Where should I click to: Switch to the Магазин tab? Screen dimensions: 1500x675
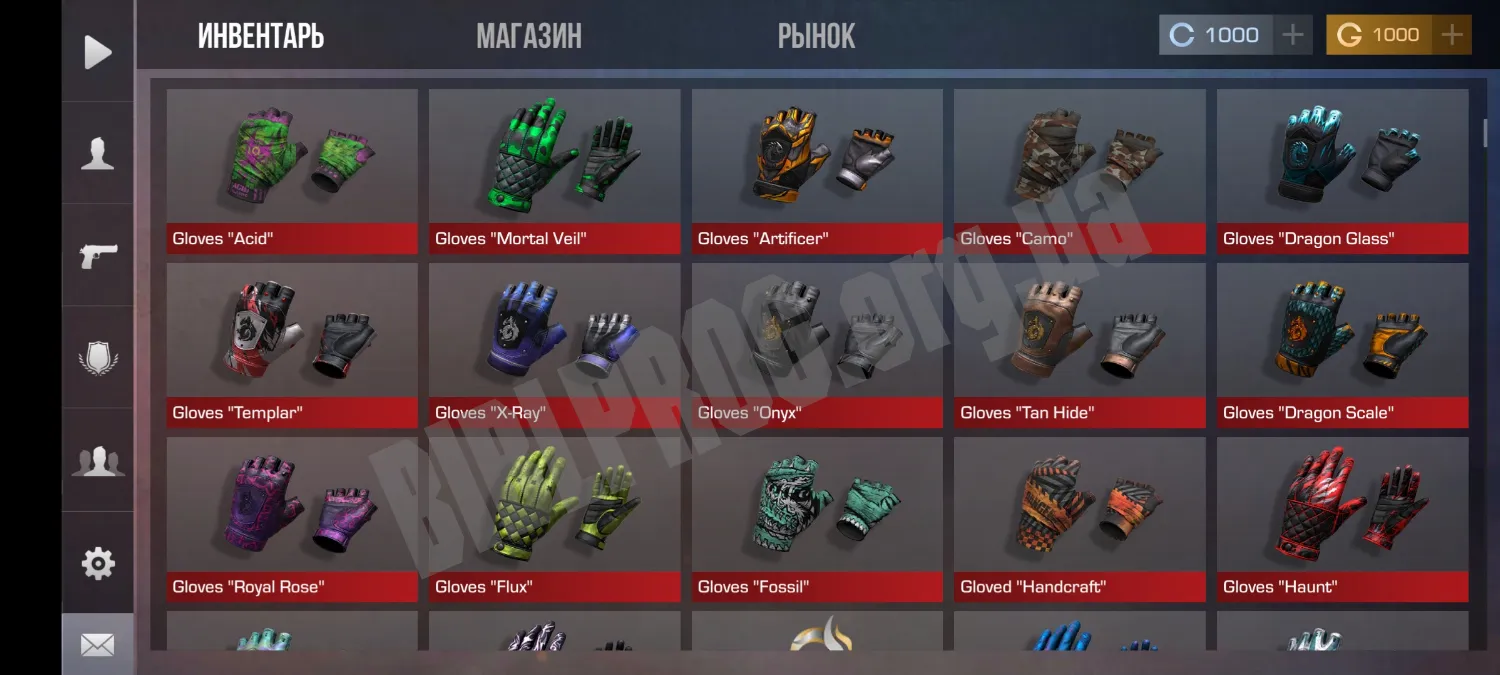click(529, 37)
